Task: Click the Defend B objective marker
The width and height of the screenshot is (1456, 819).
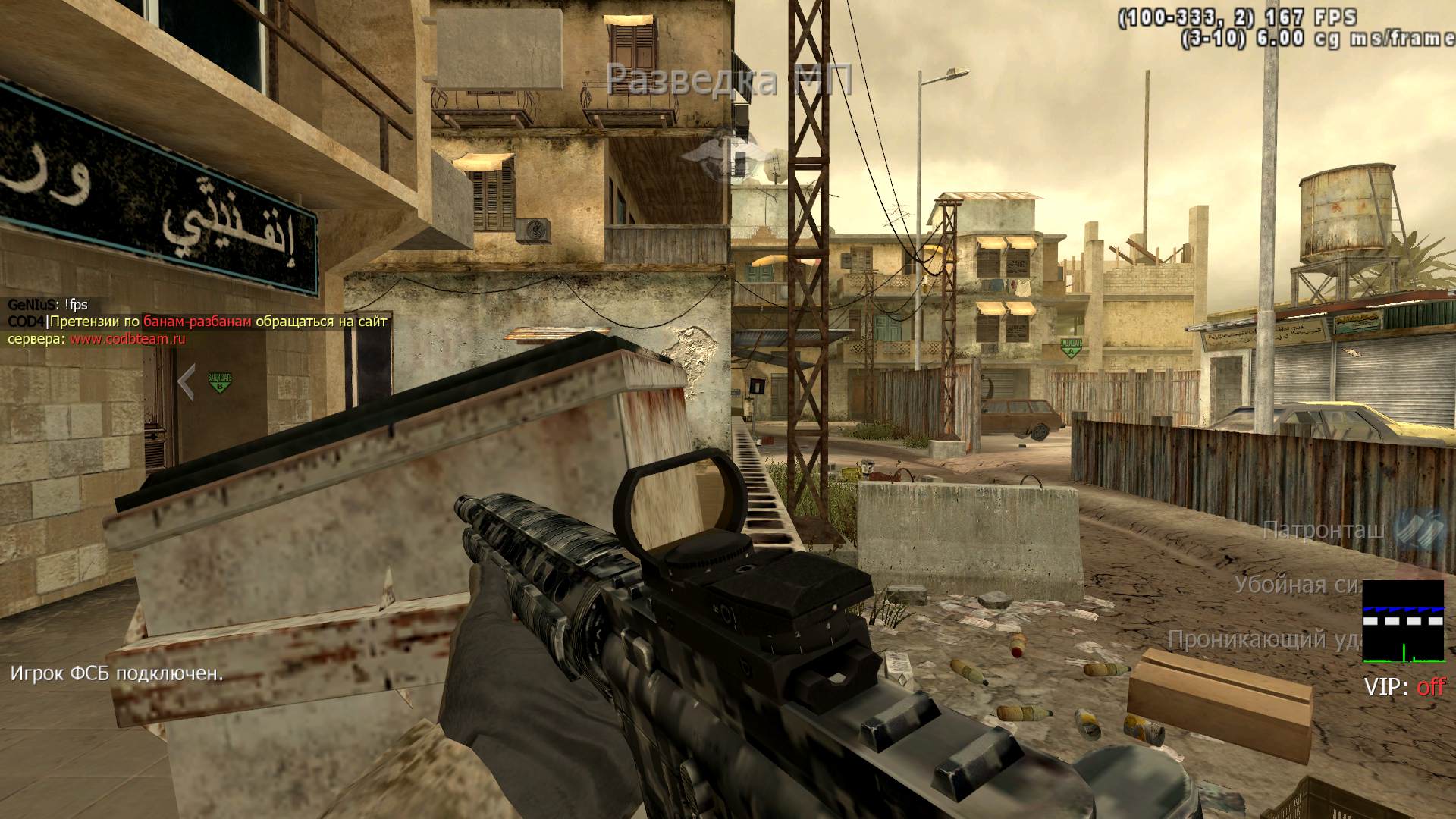Action: point(219,381)
